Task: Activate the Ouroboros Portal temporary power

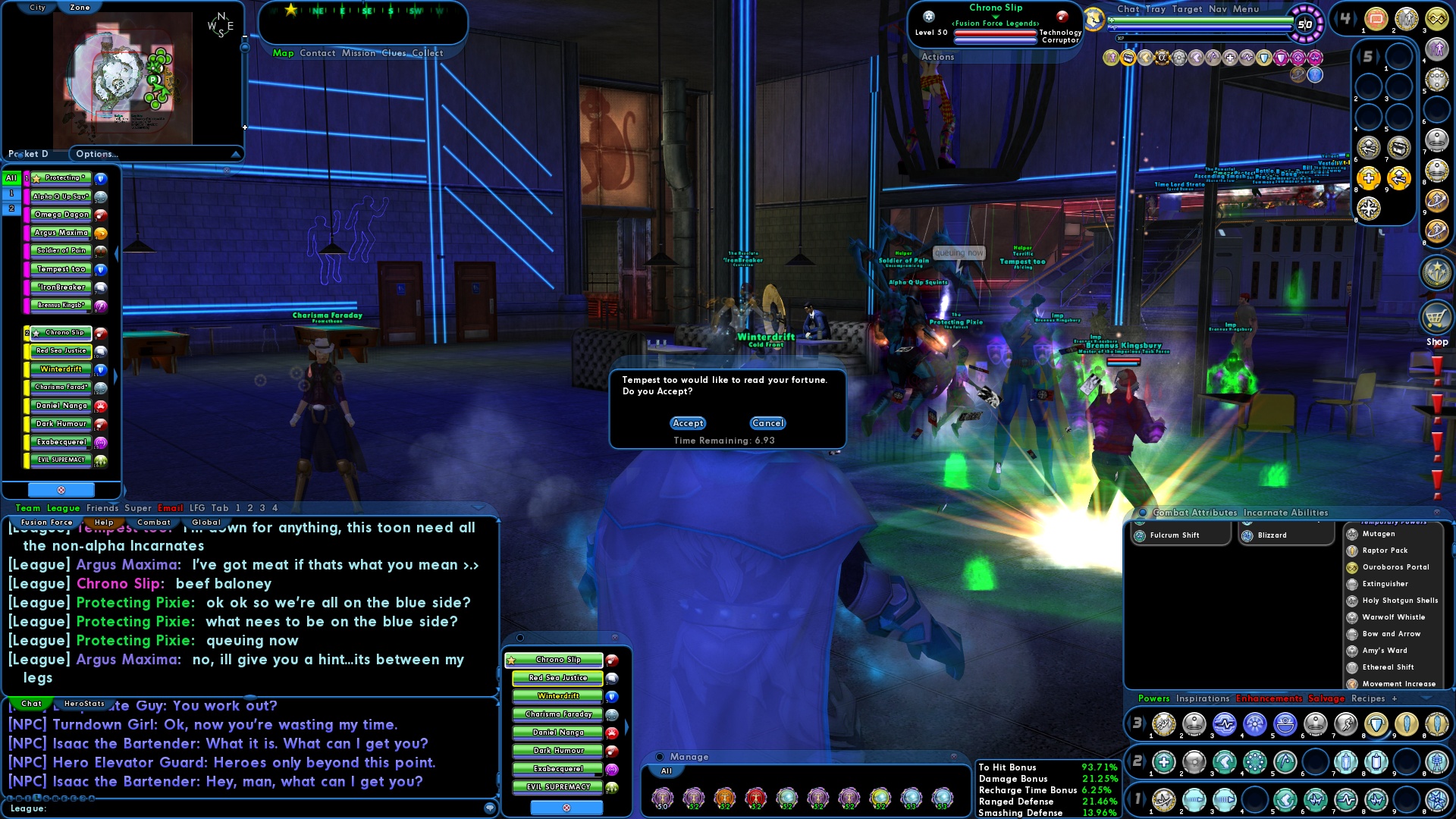Action: tap(1353, 567)
